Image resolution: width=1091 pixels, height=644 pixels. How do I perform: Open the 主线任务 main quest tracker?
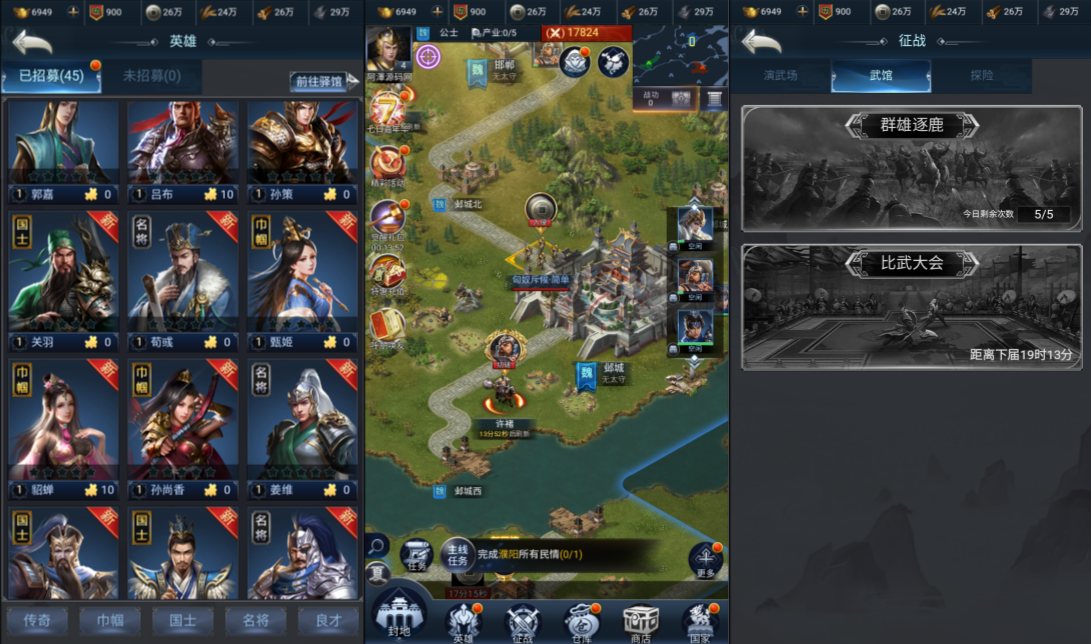(457, 554)
